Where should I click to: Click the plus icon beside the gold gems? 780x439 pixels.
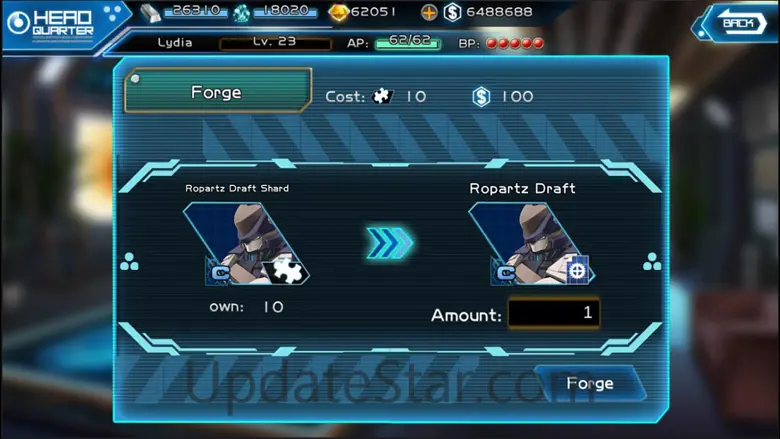pos(429,12)
